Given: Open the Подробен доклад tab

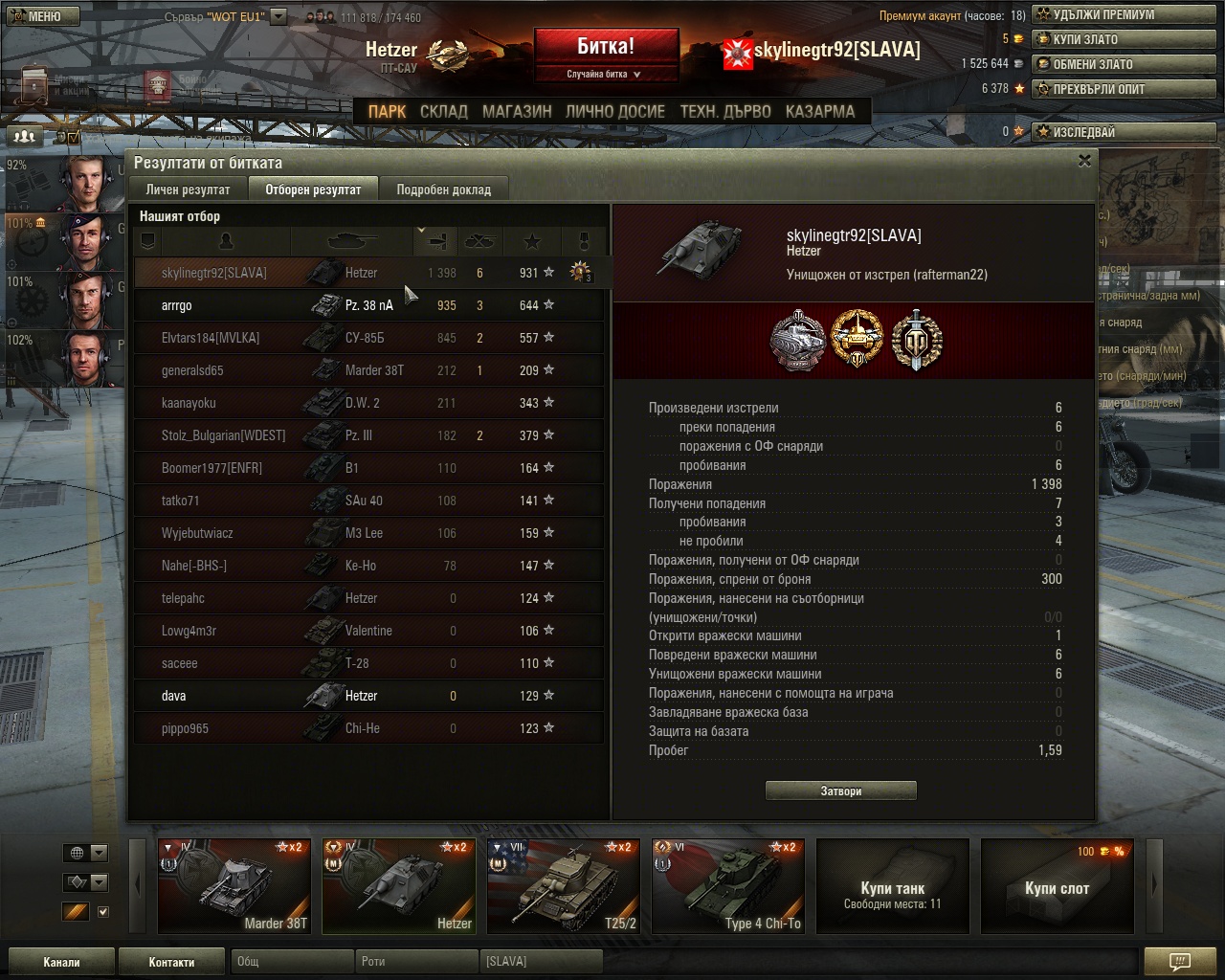Looking at the screenshot, I should click(443, 189).
